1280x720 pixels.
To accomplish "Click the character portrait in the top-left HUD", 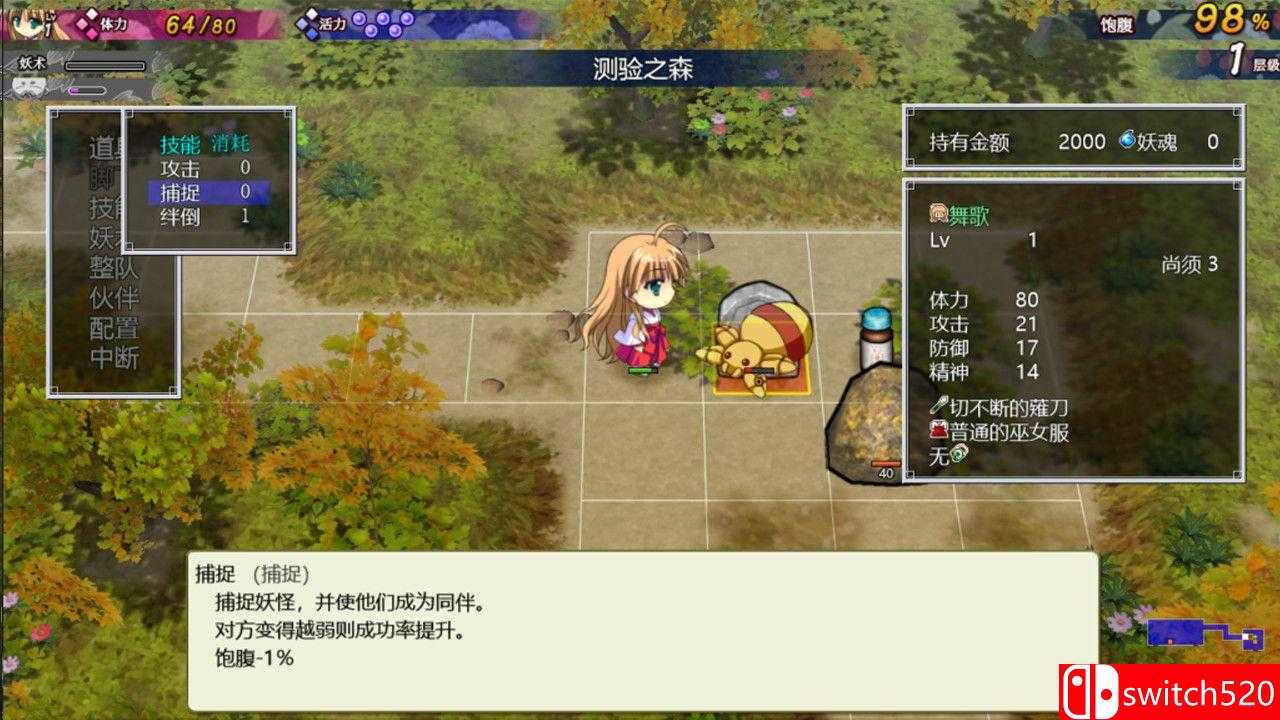I will tap(20, 22).
